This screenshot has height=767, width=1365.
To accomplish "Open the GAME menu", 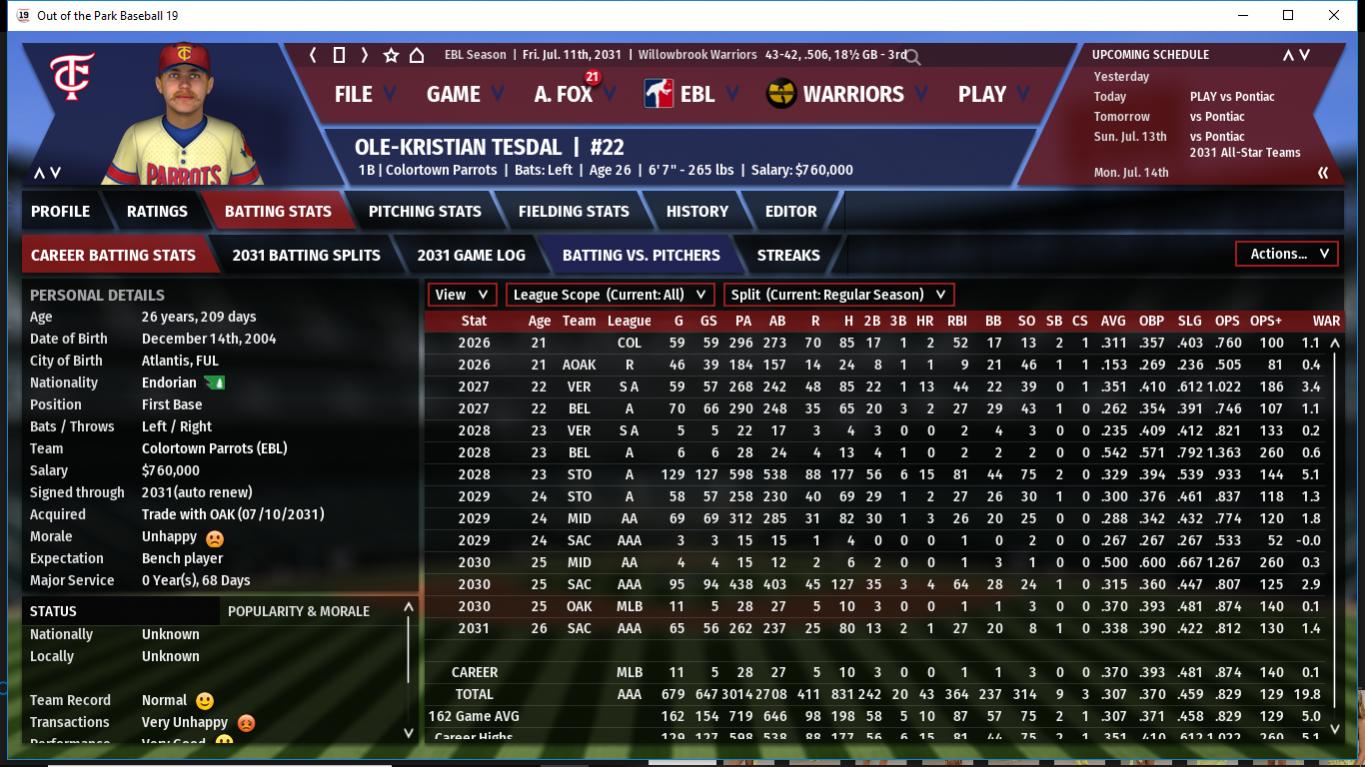I will click(453, 94).
